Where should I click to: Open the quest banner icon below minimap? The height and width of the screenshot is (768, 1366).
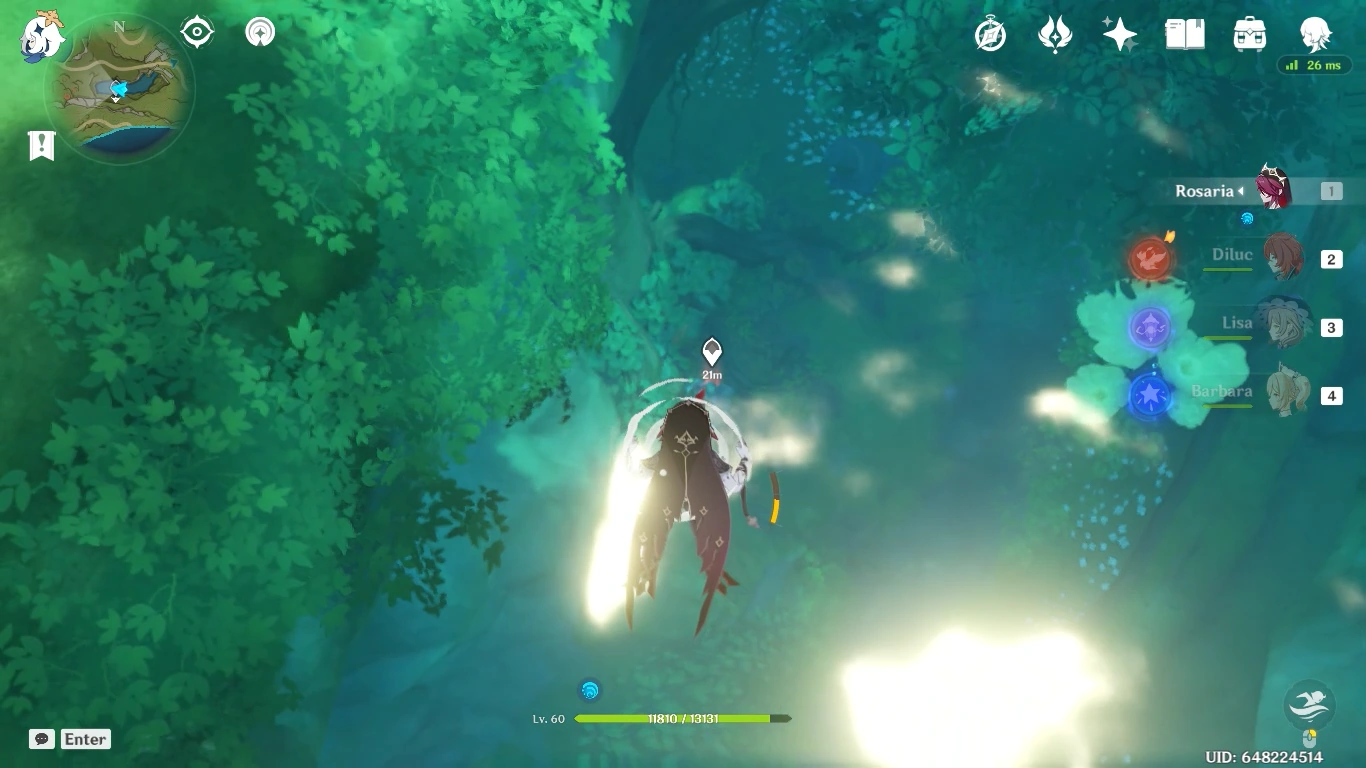40,146
